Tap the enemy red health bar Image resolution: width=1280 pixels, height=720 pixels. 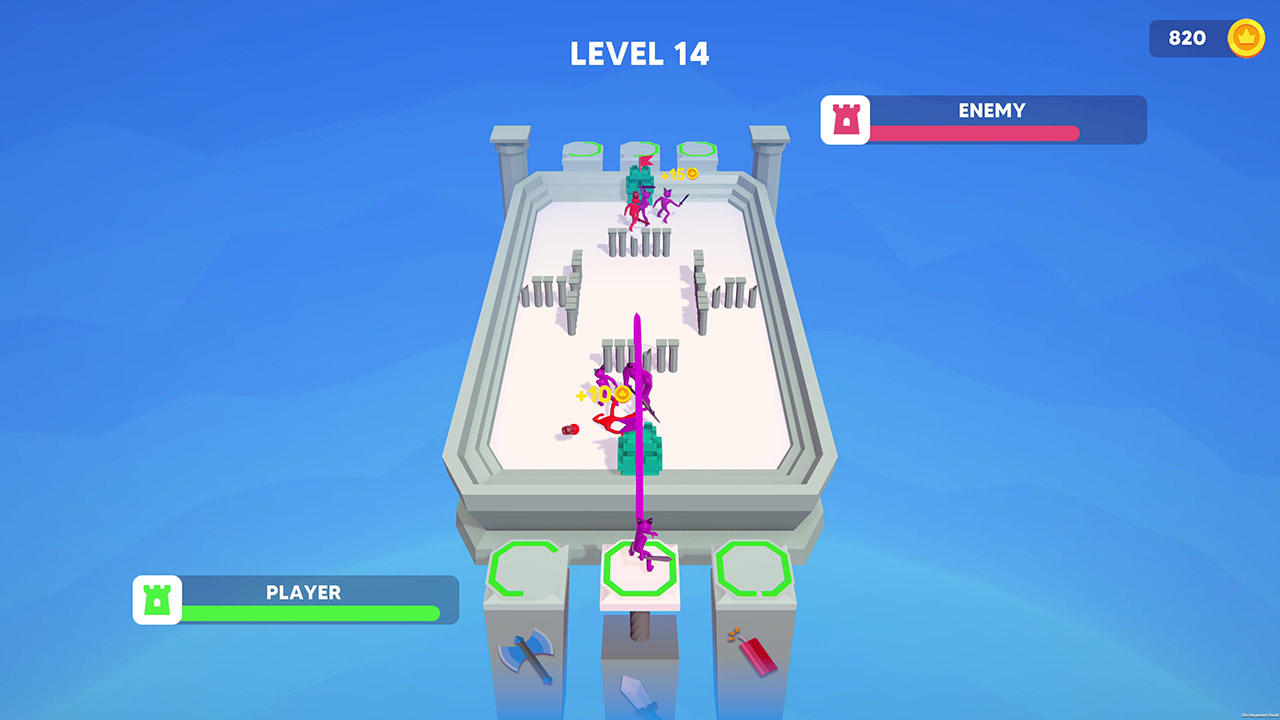click(975, 132)
